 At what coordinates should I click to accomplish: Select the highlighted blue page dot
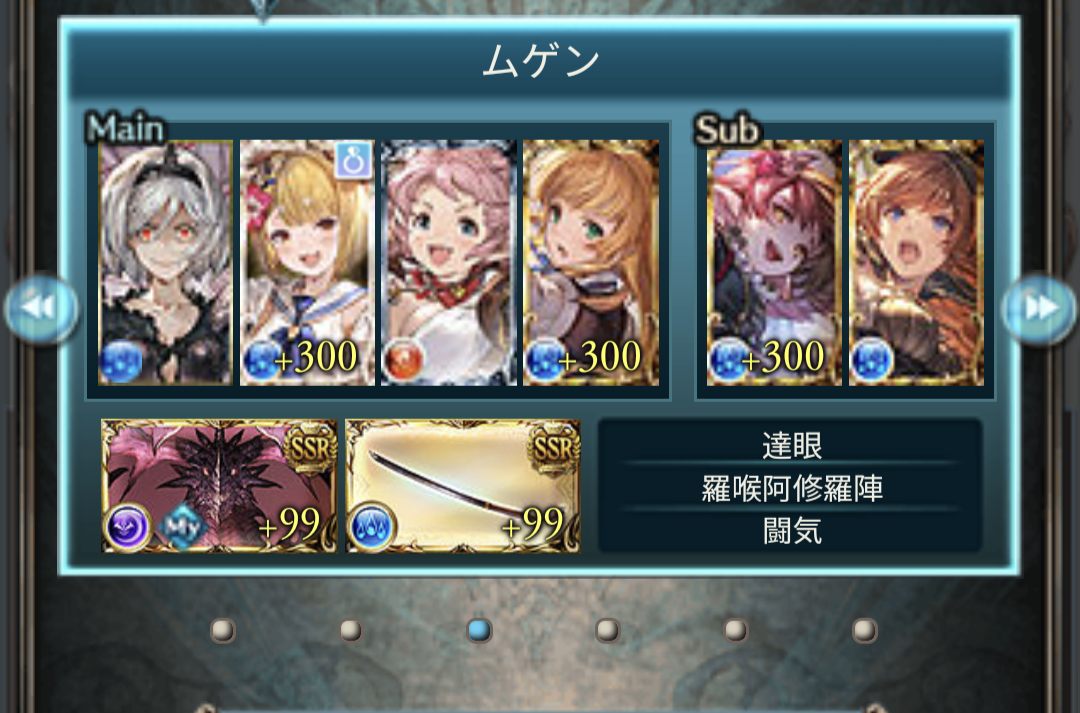[x=479, y=630]
